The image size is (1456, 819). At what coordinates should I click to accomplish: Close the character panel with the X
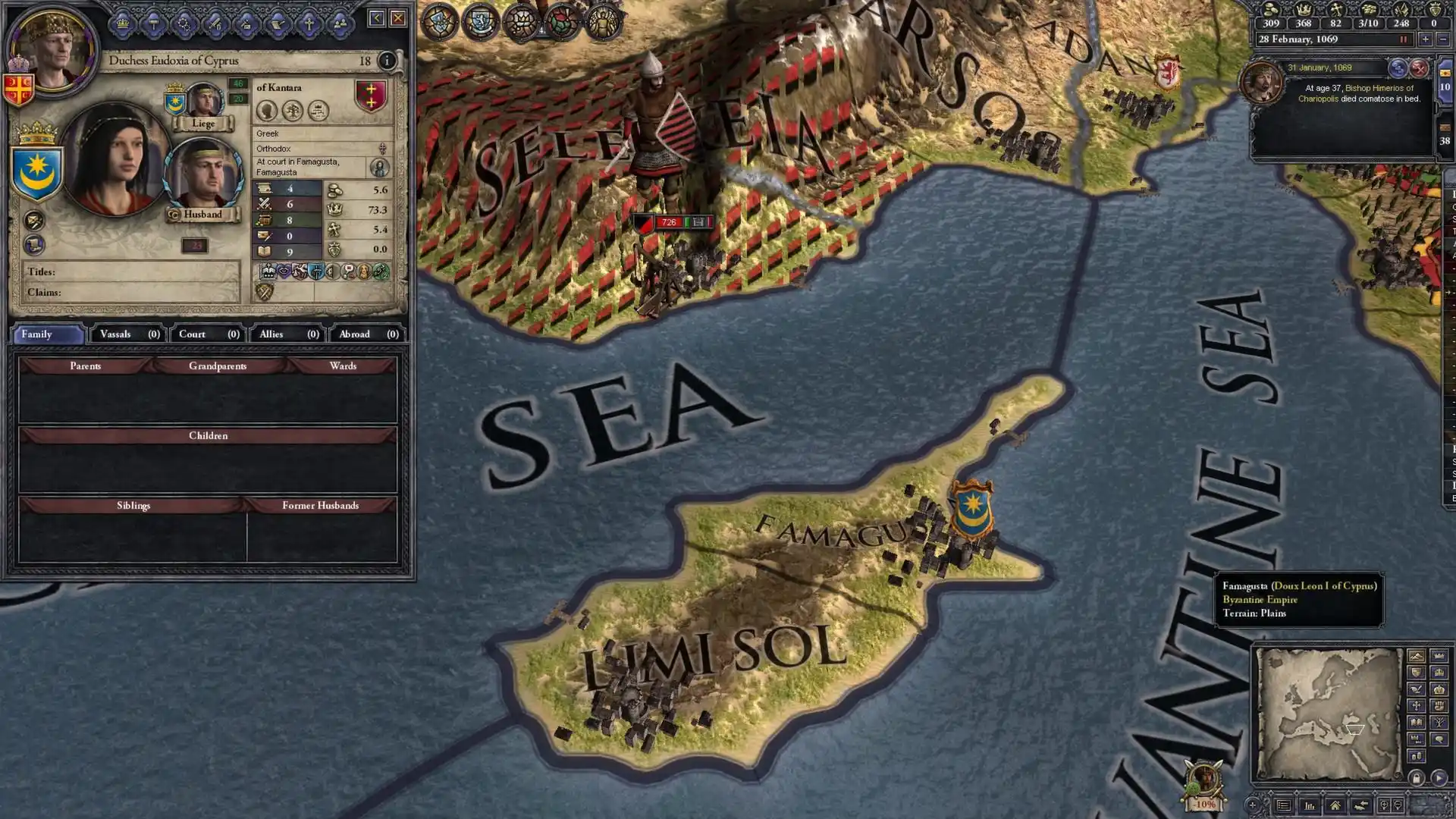(398, 18)
